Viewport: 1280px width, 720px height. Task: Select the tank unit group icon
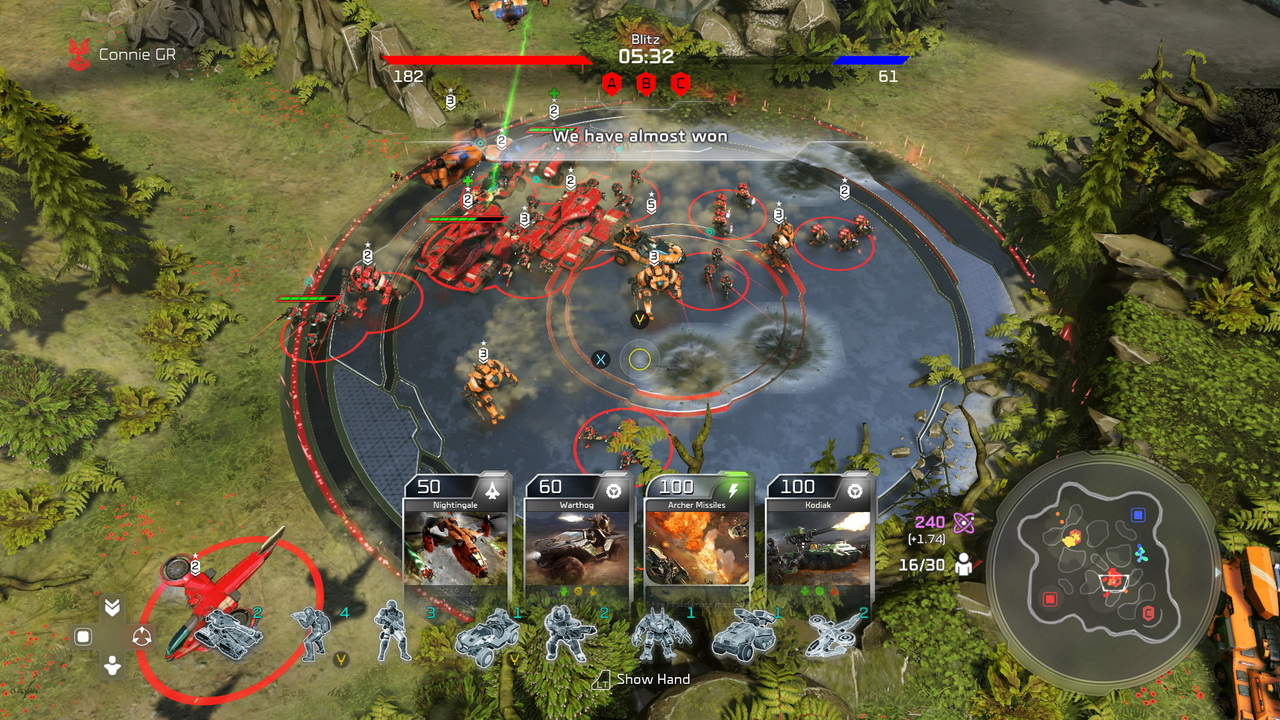coord(228,633)
